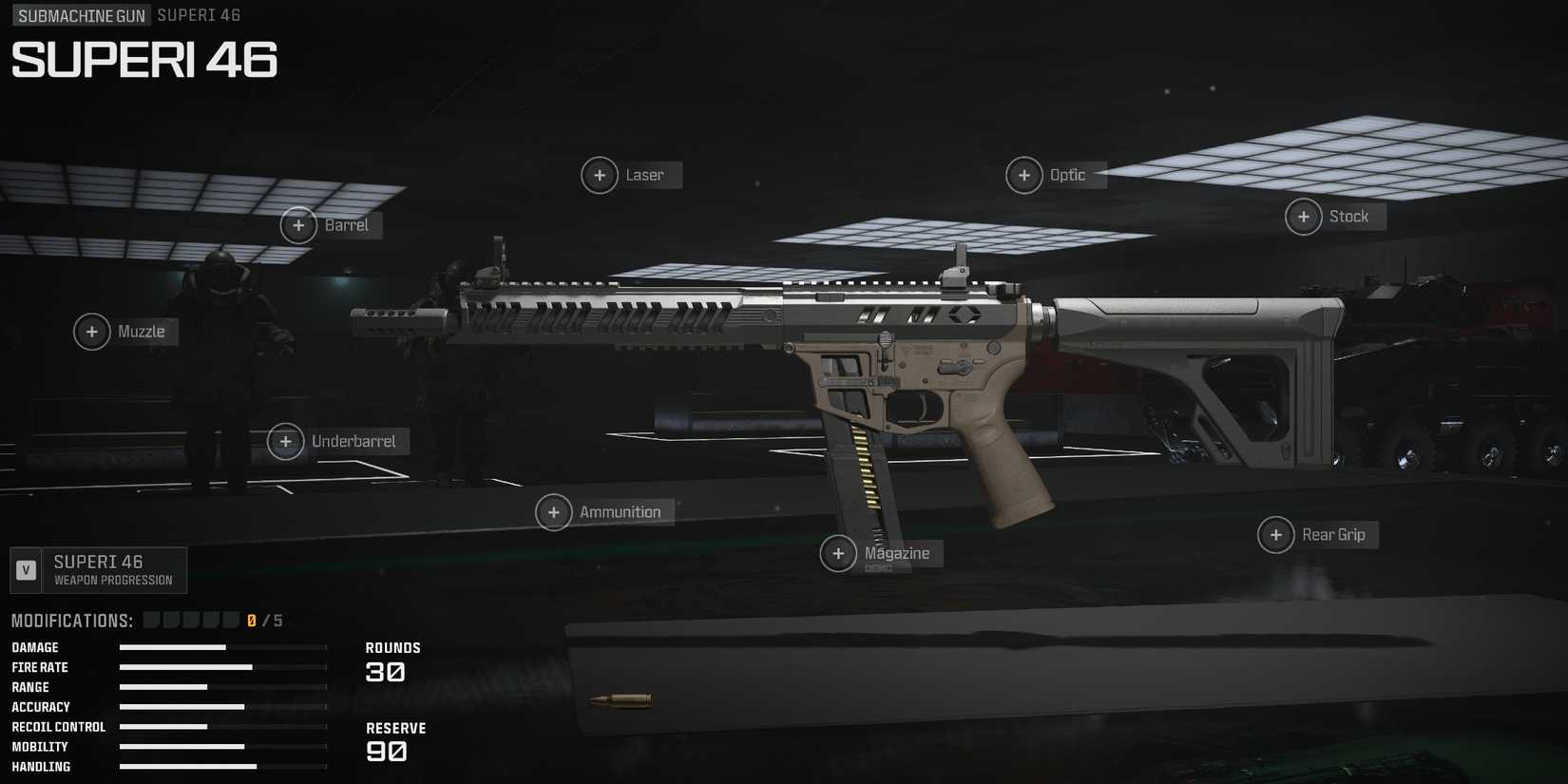Viewport: 1568px width, 784px height.
Task: Open the Magazine attachment slot
Action: pyautogui.click(x=839, y=553)
